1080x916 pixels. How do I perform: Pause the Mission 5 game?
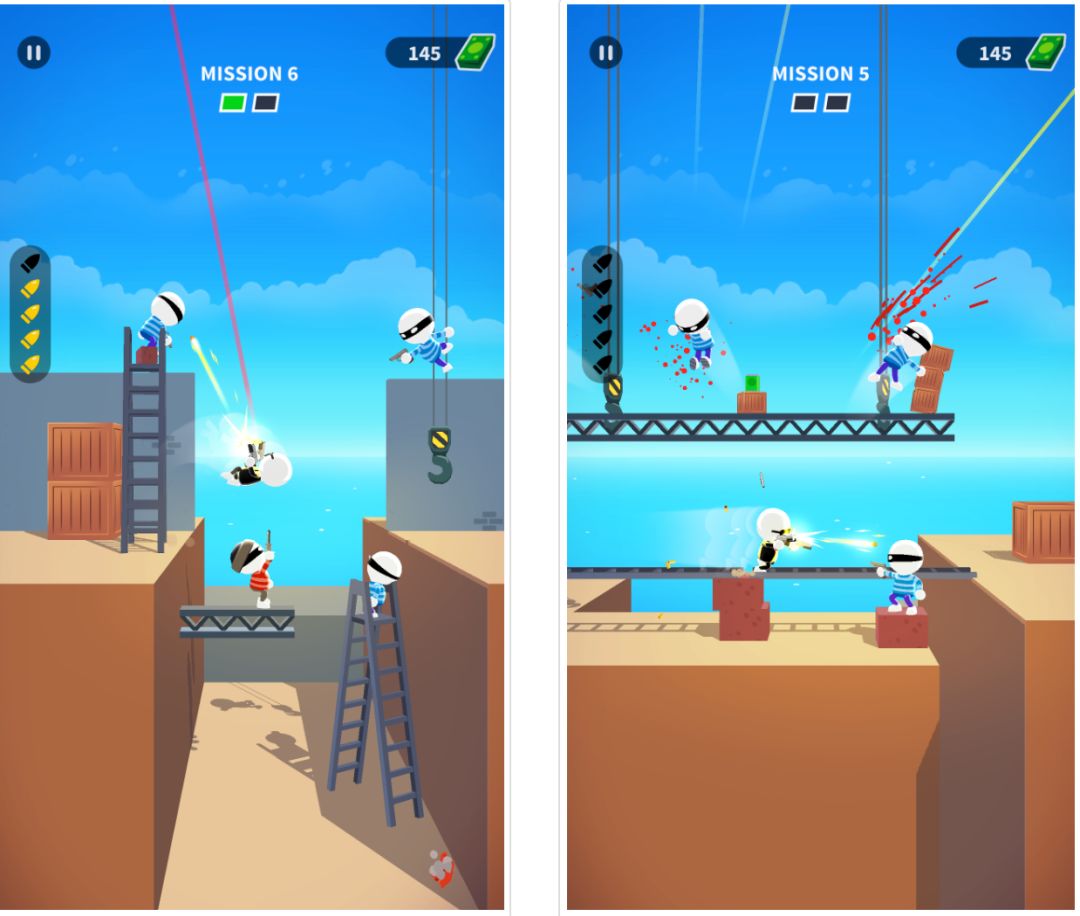605,53
